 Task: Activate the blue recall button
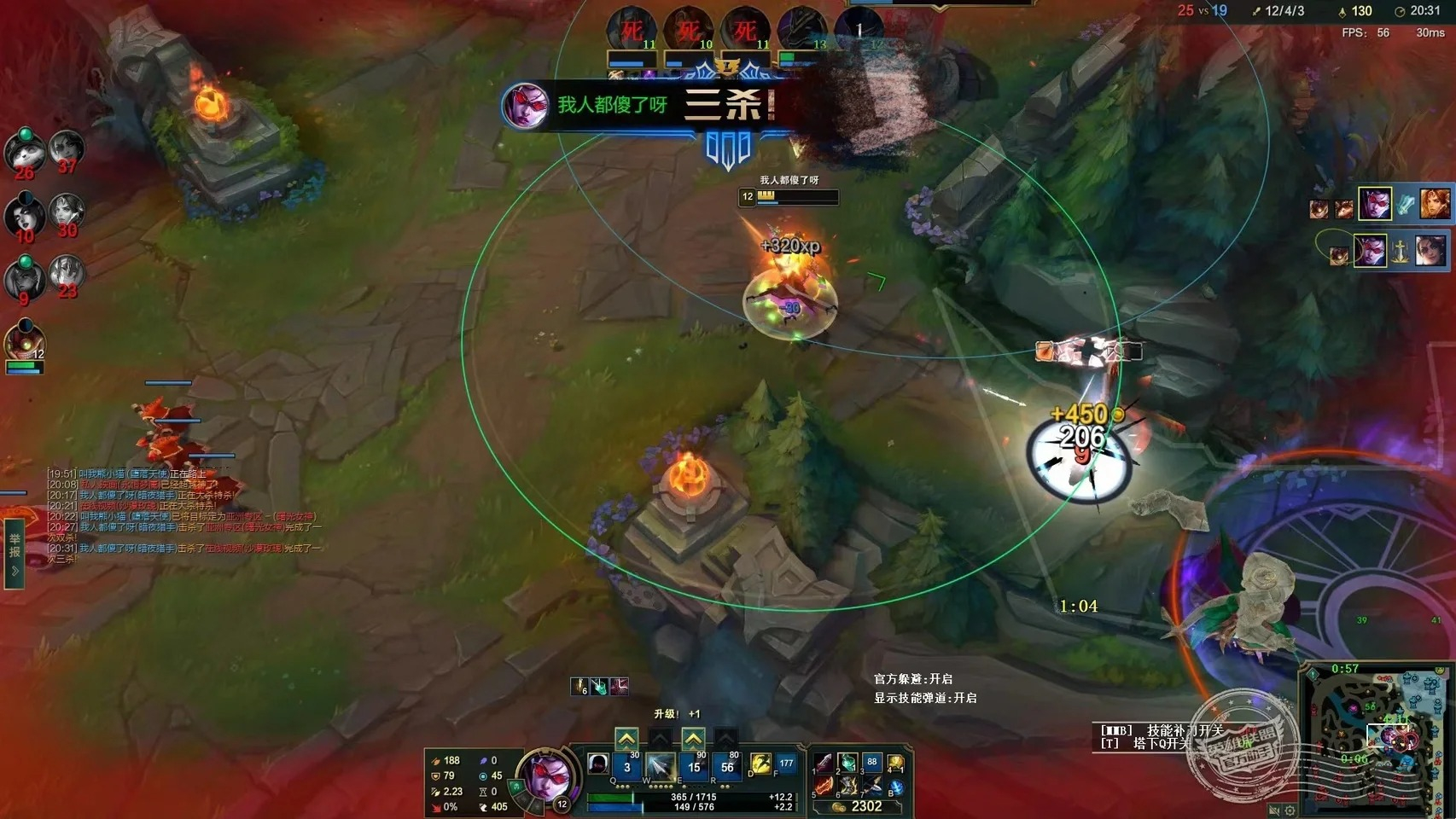tap(896, 787)
